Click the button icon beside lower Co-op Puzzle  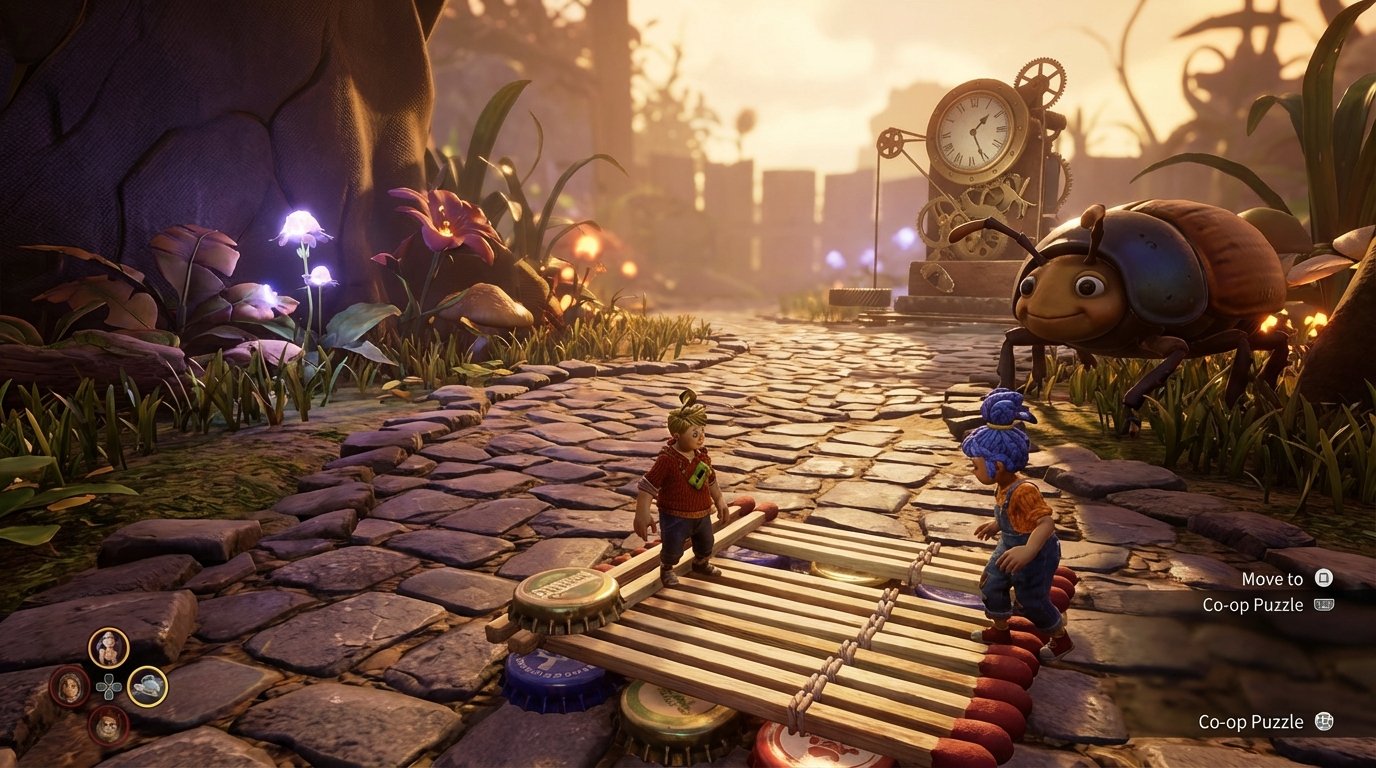point(1325,722)
